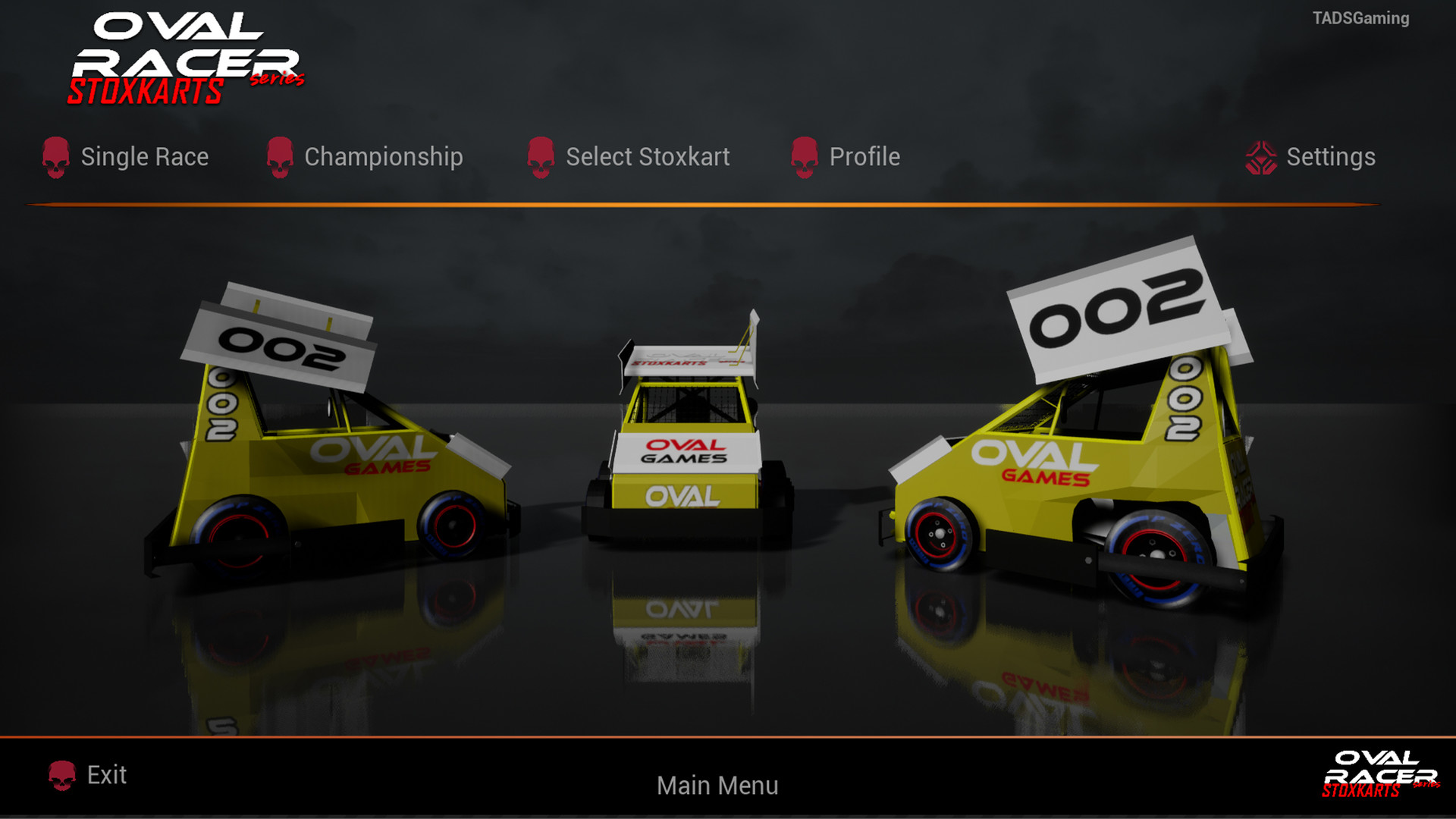Click the skull icon beside Exit

click(62, 775)
